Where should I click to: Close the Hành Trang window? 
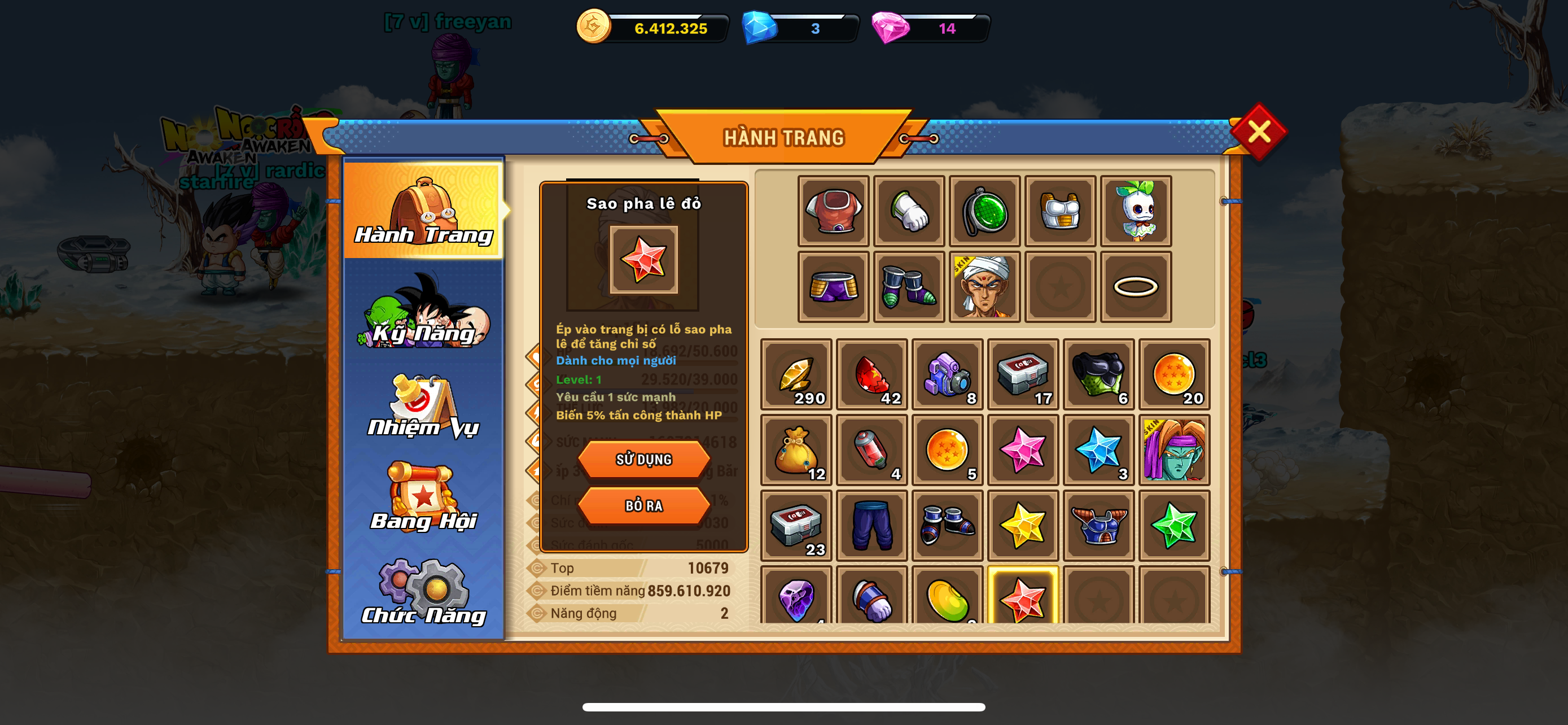[1258, 132]
